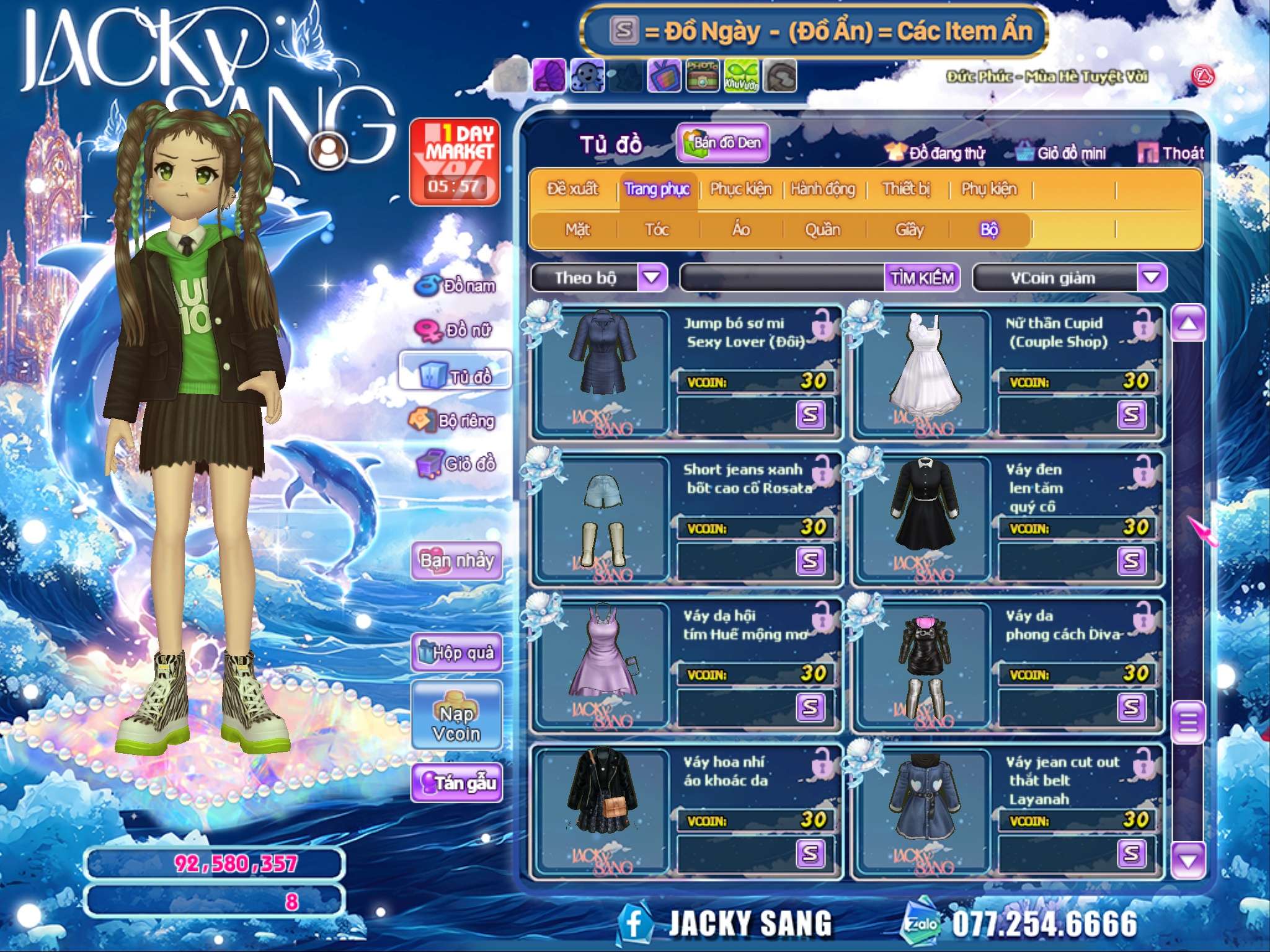Open Giỏ đồ mini basket
This screenshot has height=952, width=1270.
(1062, 153)
